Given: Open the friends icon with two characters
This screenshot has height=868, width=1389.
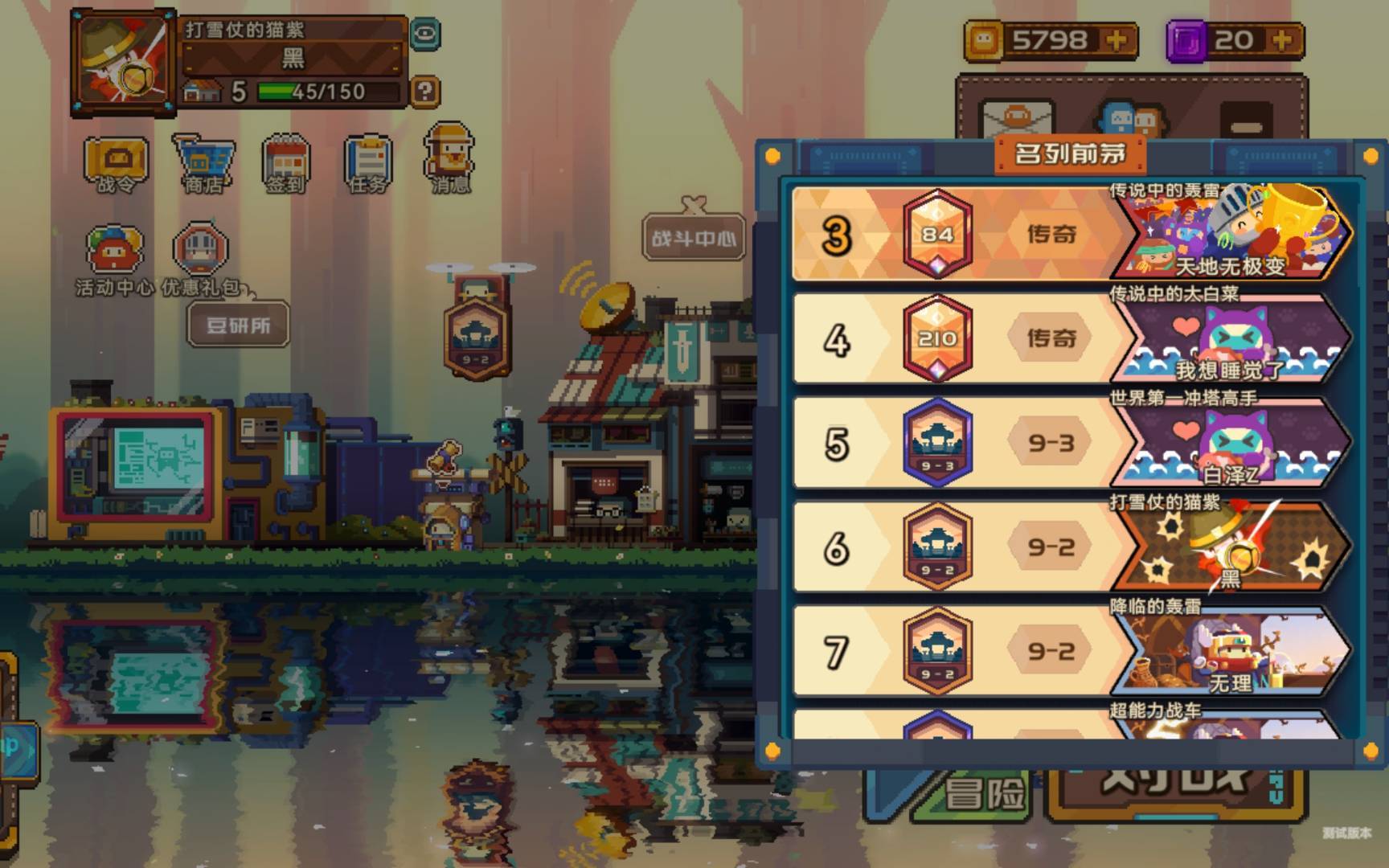Looking at the screenshot, I should click(1132, 121).
